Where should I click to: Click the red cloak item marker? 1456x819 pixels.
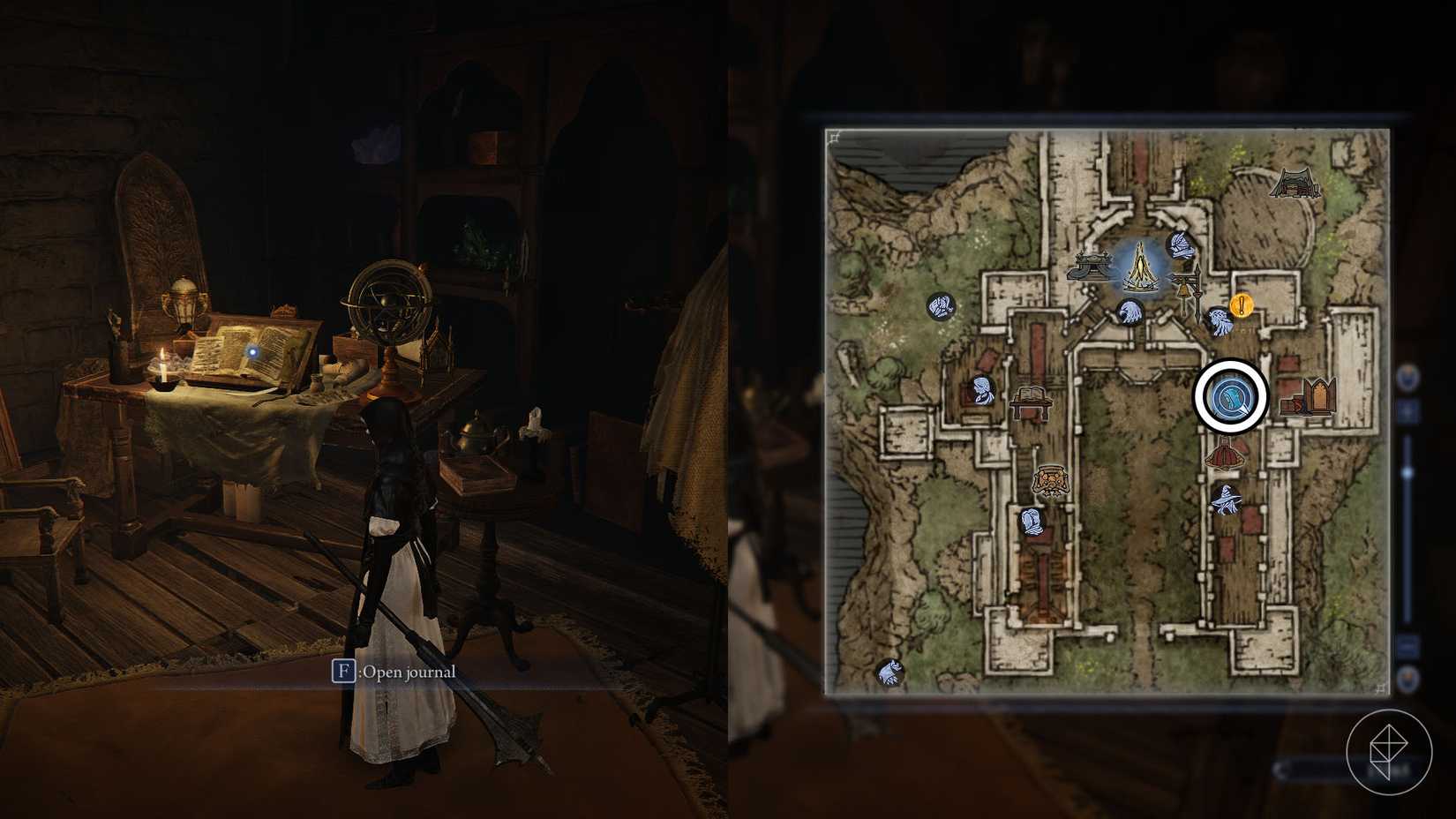(1225, 452)
